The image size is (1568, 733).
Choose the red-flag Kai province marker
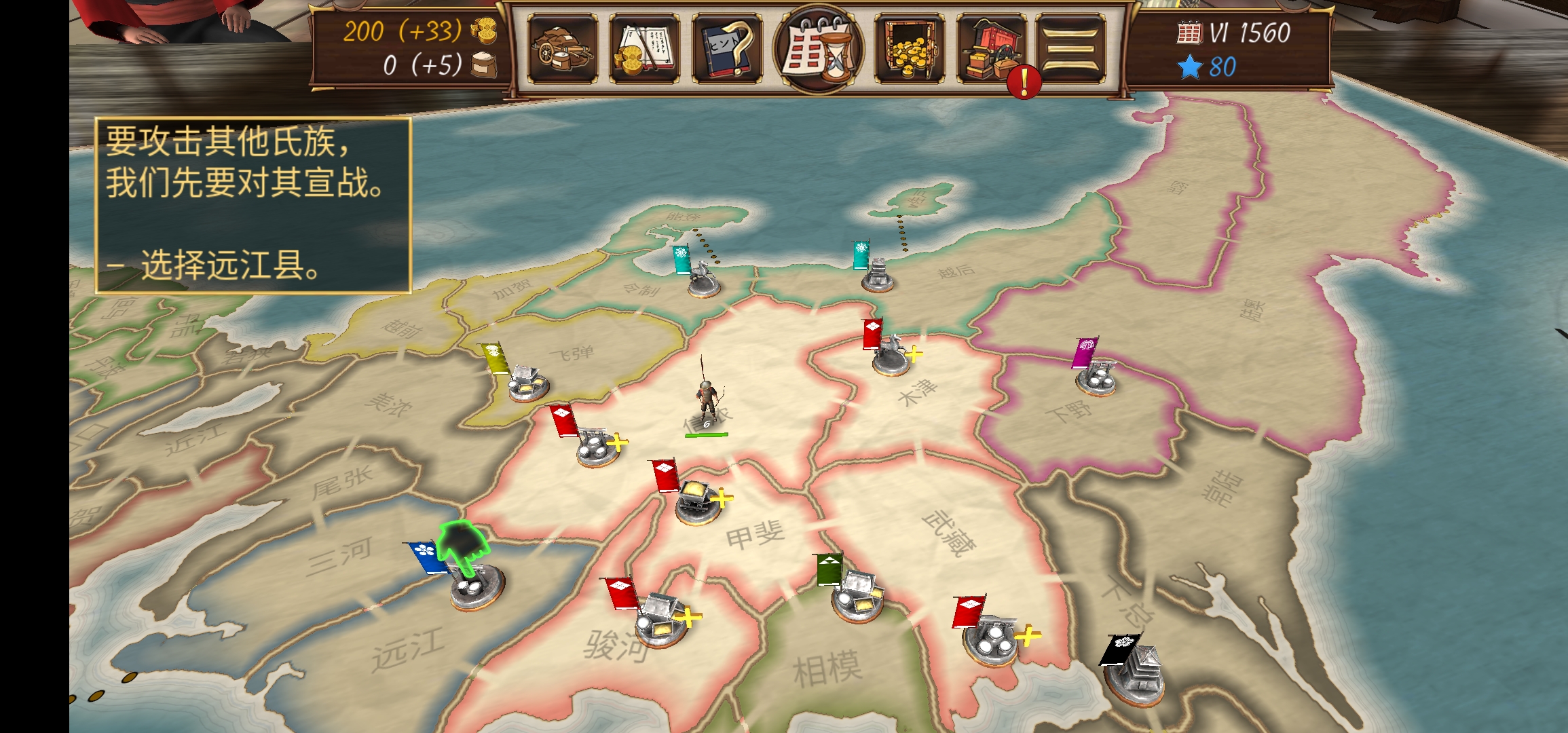pyautogui.click(x=697, y=501)
